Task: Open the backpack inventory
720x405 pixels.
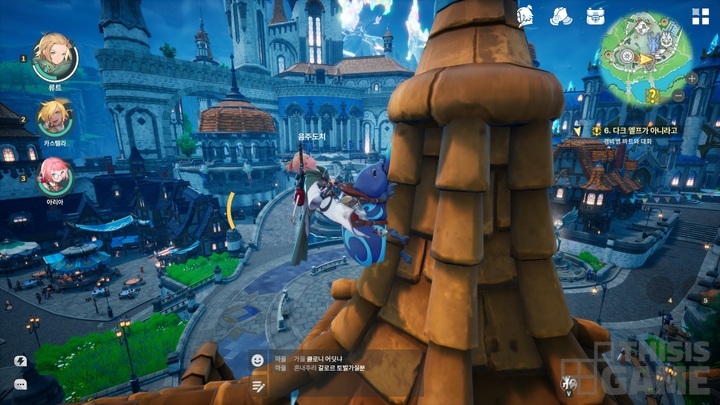Action: pos(597,15)
